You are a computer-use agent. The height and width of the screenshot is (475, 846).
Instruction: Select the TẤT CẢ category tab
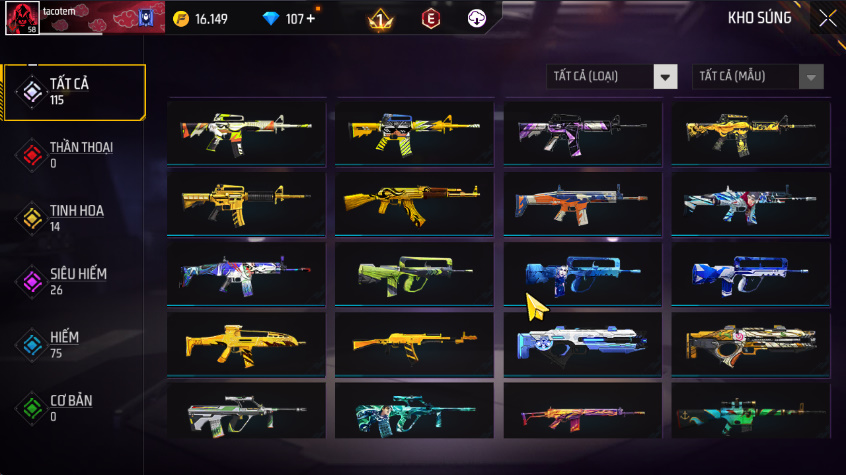(x=75, y=92)
